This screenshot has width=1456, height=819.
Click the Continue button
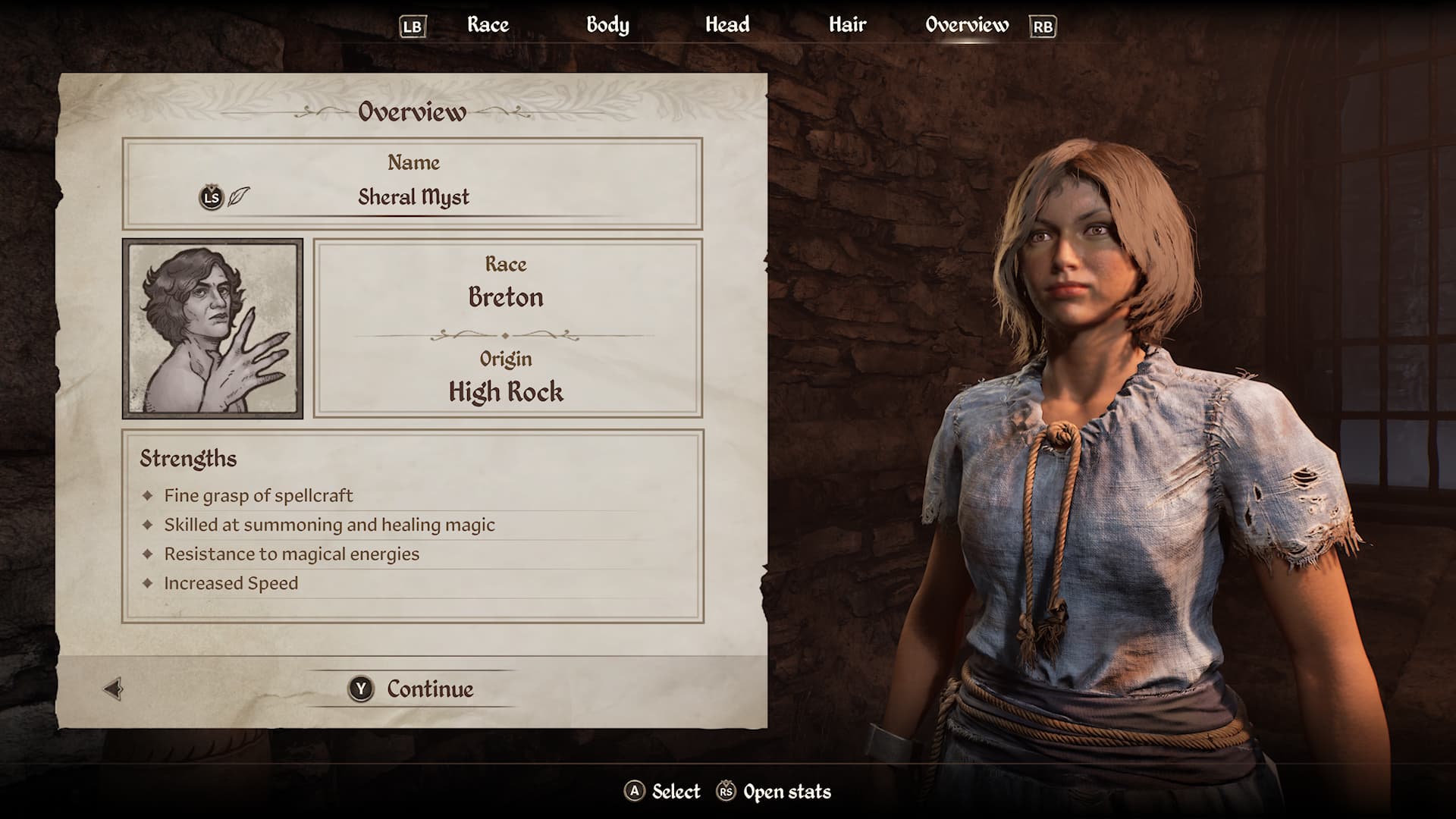[413, 689]
